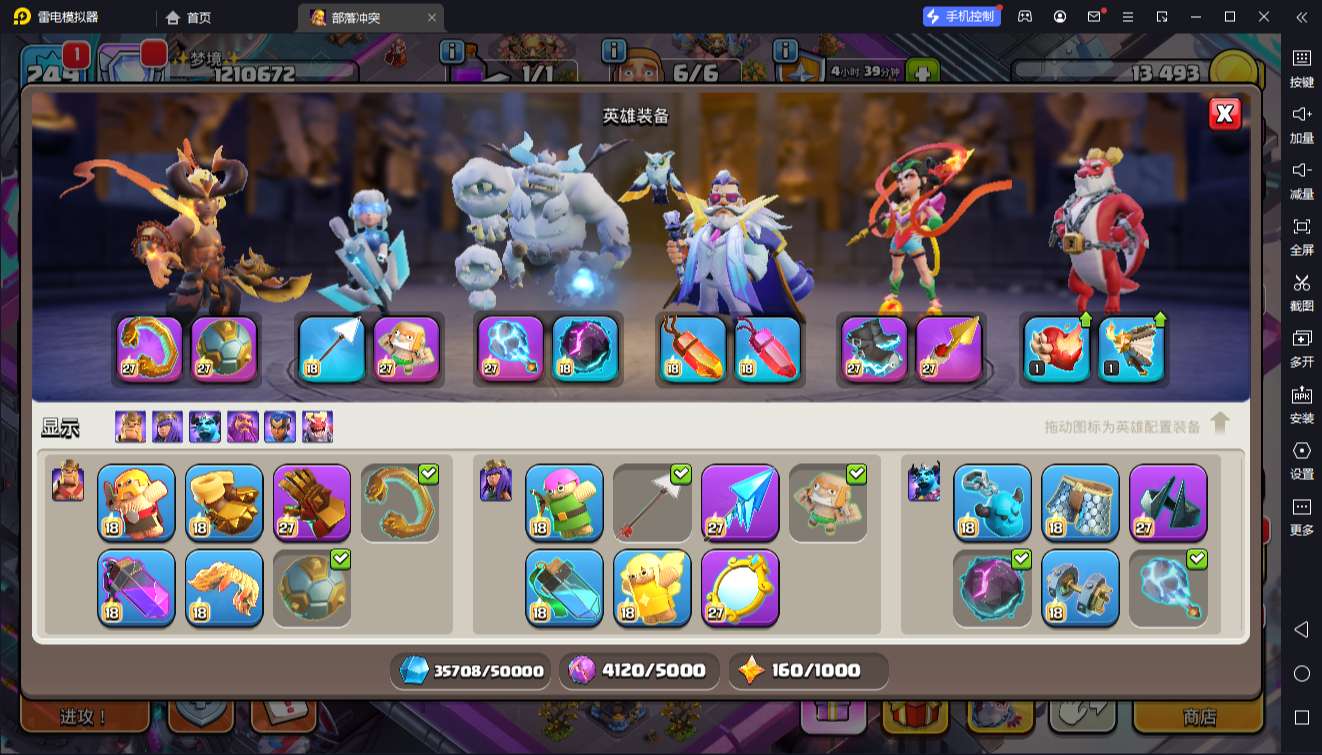
Task: Select the equipped Eternal Tome slot
Action: (693, 350)
